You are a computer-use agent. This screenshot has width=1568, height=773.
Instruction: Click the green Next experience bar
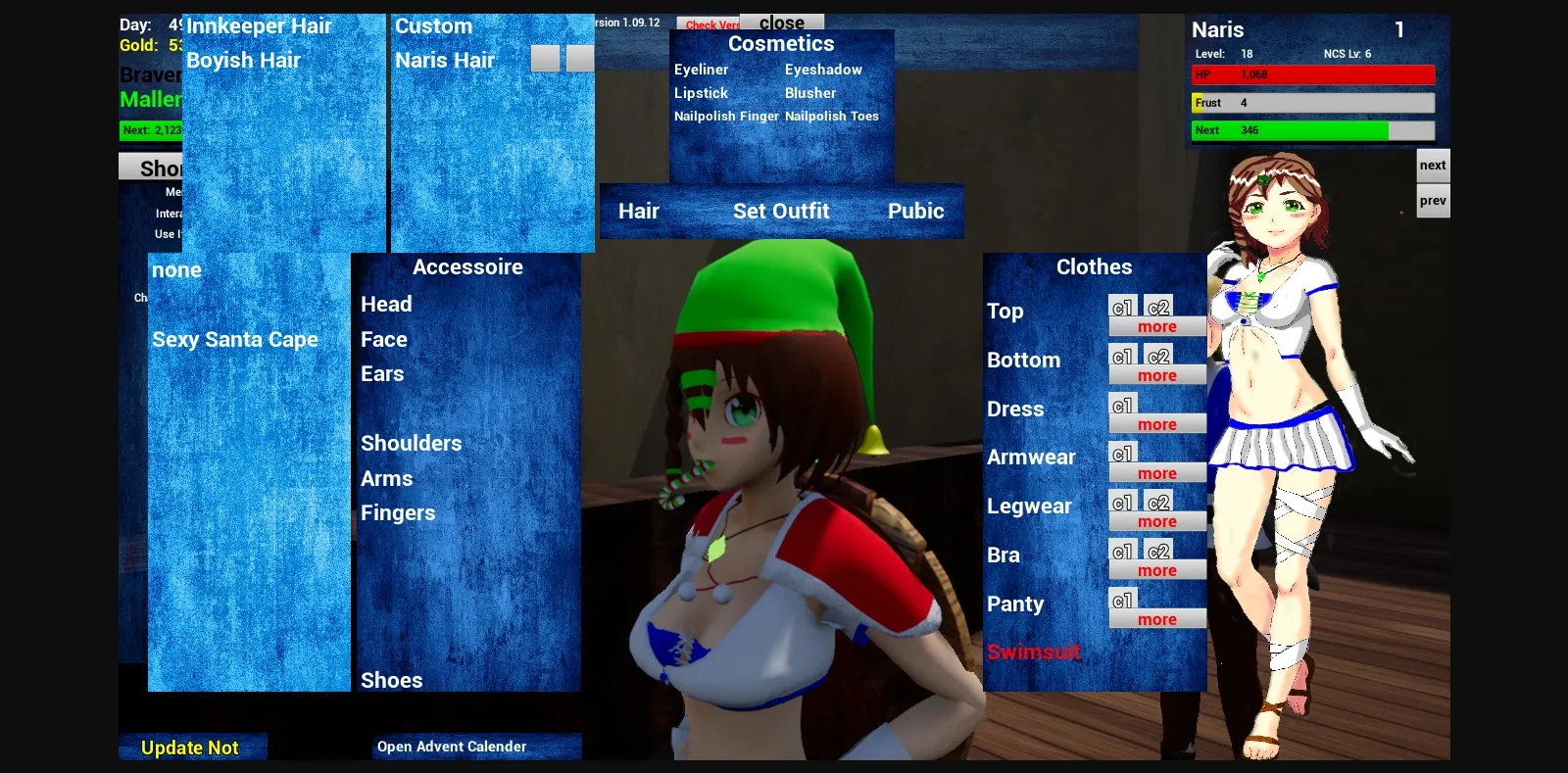tap(1303, 129)
